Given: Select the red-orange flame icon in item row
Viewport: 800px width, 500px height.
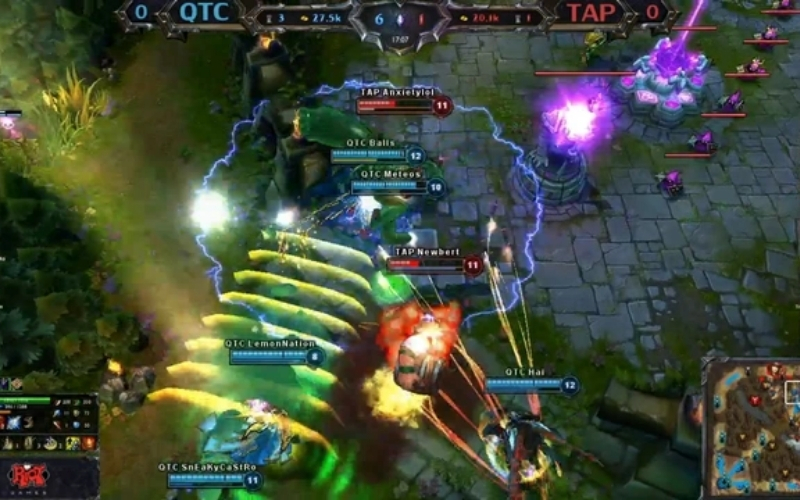Looking at the screenshot, I should [x=89, y=443].
